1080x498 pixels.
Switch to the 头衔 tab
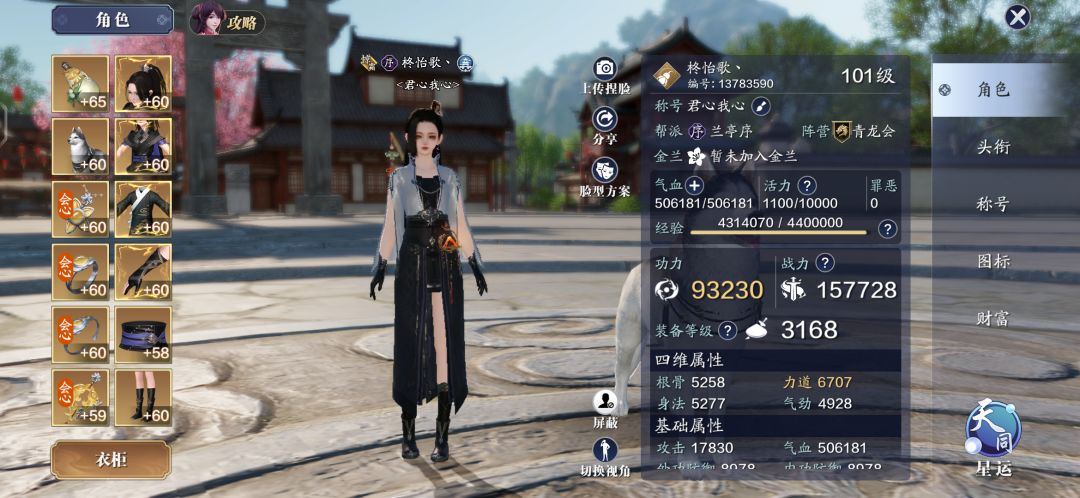point(993,147)
